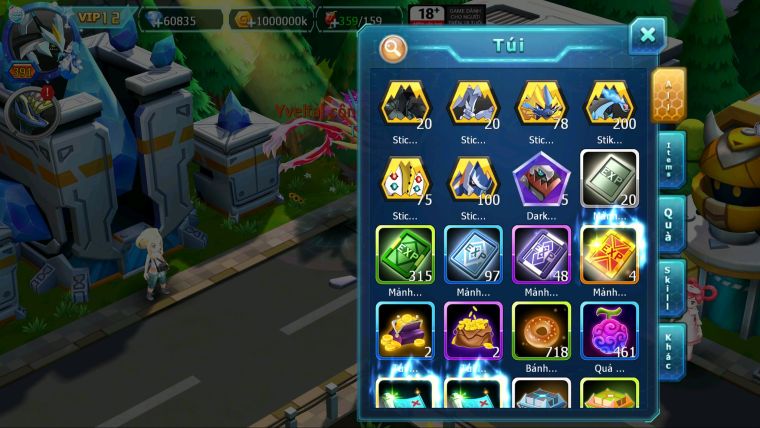Switch to the Skill tab

pyautogui.click(x=668, y=287)
